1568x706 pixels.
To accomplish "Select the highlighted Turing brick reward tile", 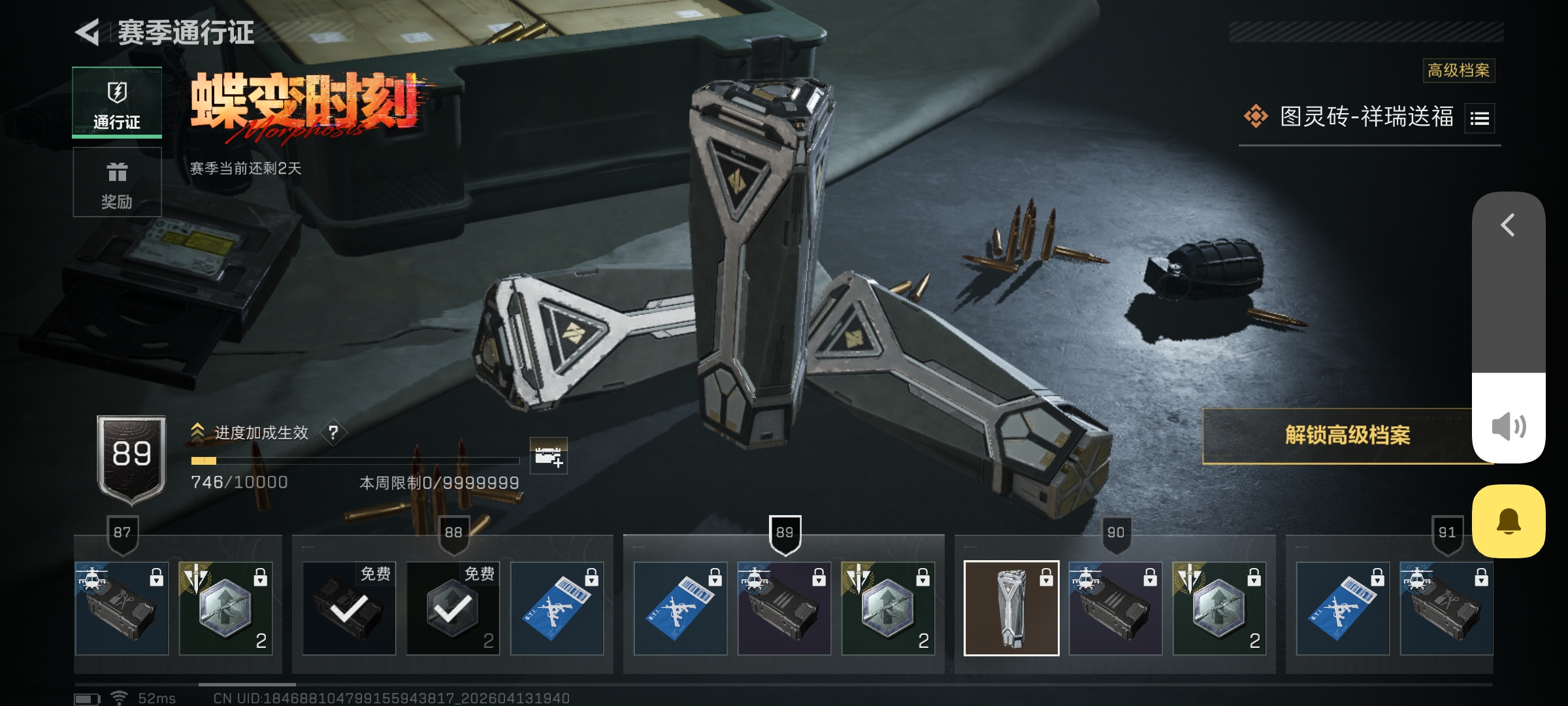I will coord(1011,608).
